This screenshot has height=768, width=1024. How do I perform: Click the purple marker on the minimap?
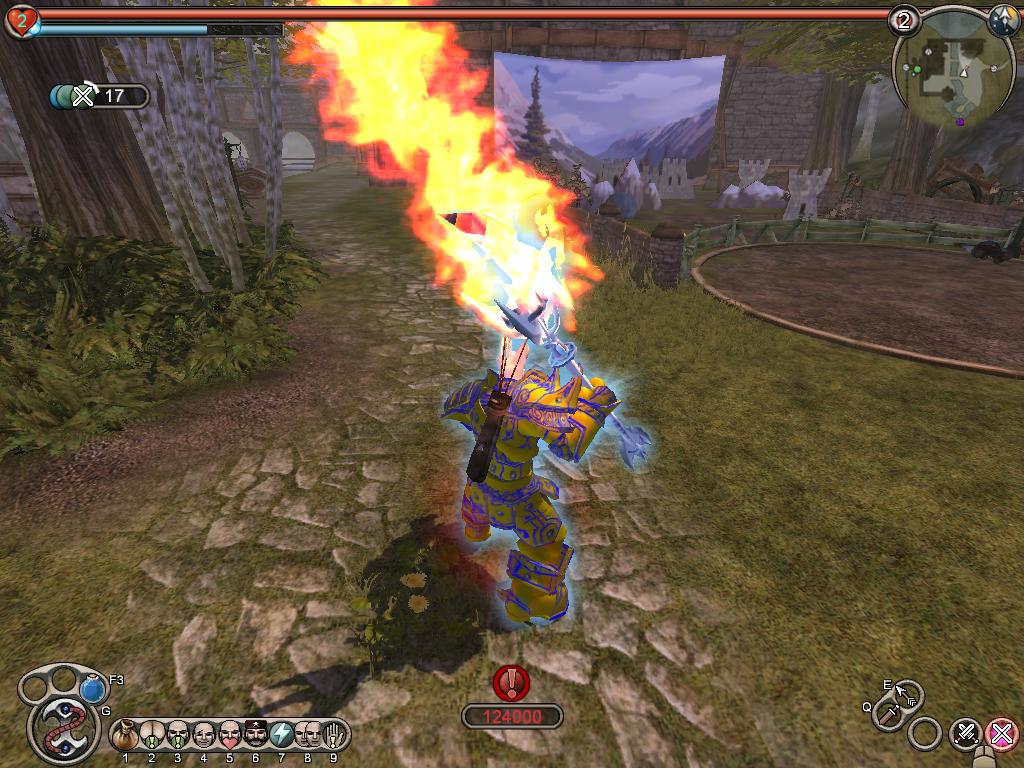[x=960, y=122]
